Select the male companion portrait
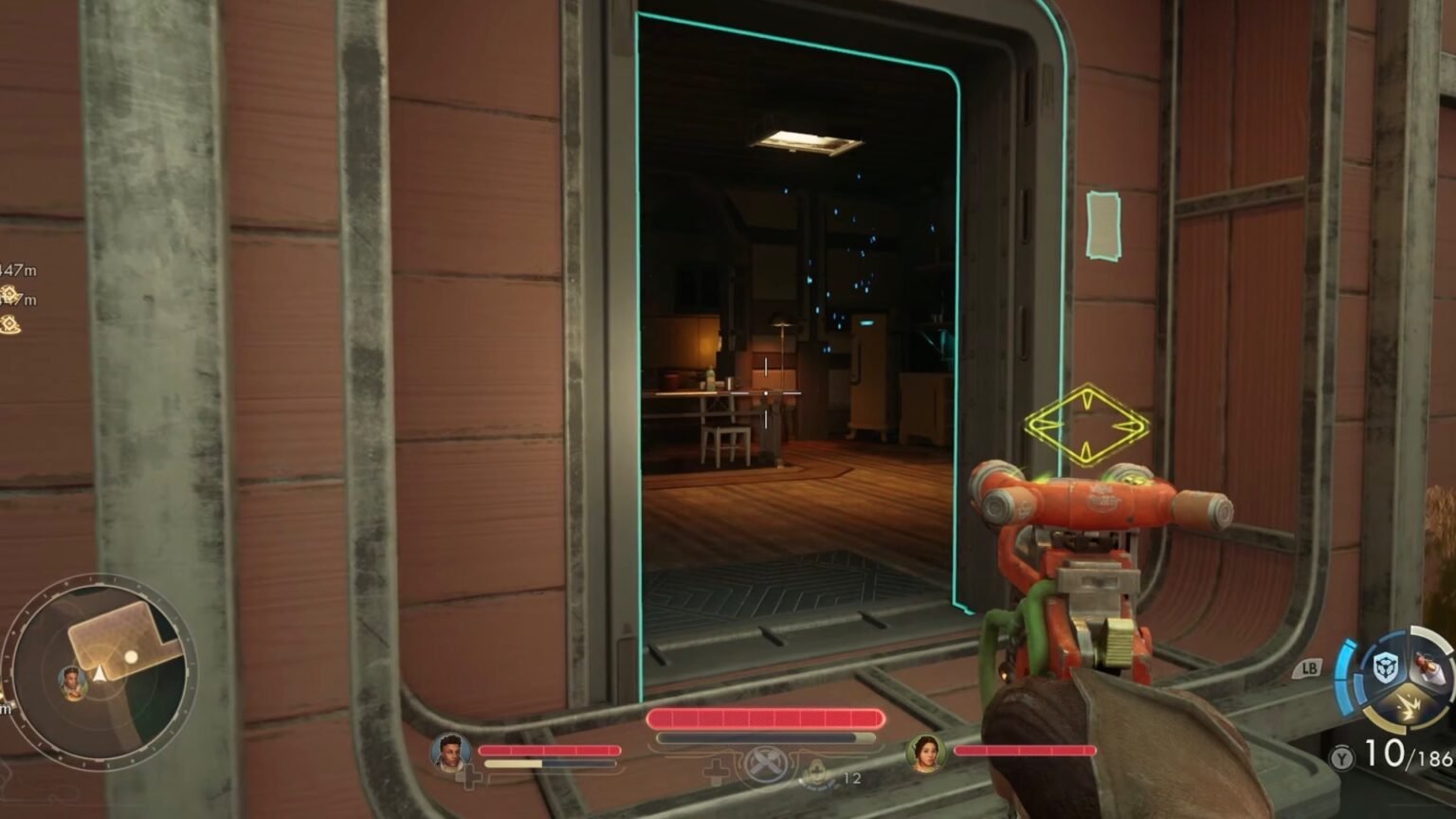1456x819 pixels. click(x=450, y=753)
